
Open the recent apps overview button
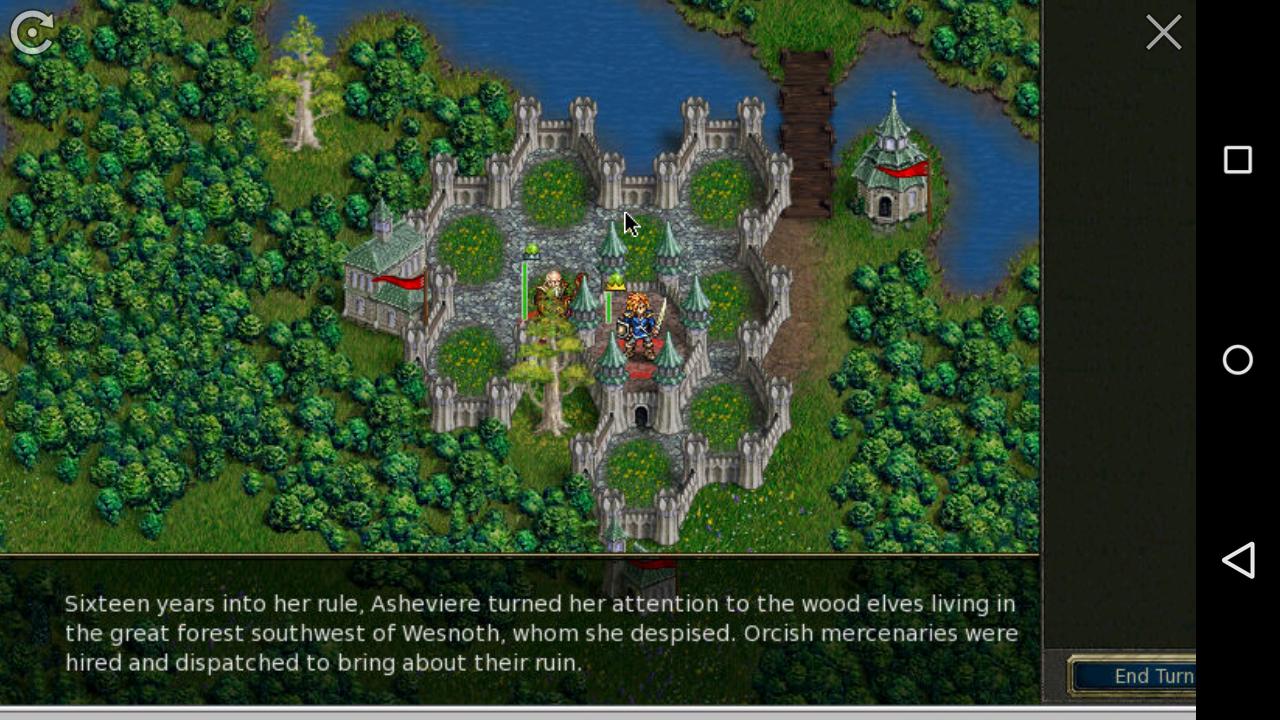(x=1238, y=160)
